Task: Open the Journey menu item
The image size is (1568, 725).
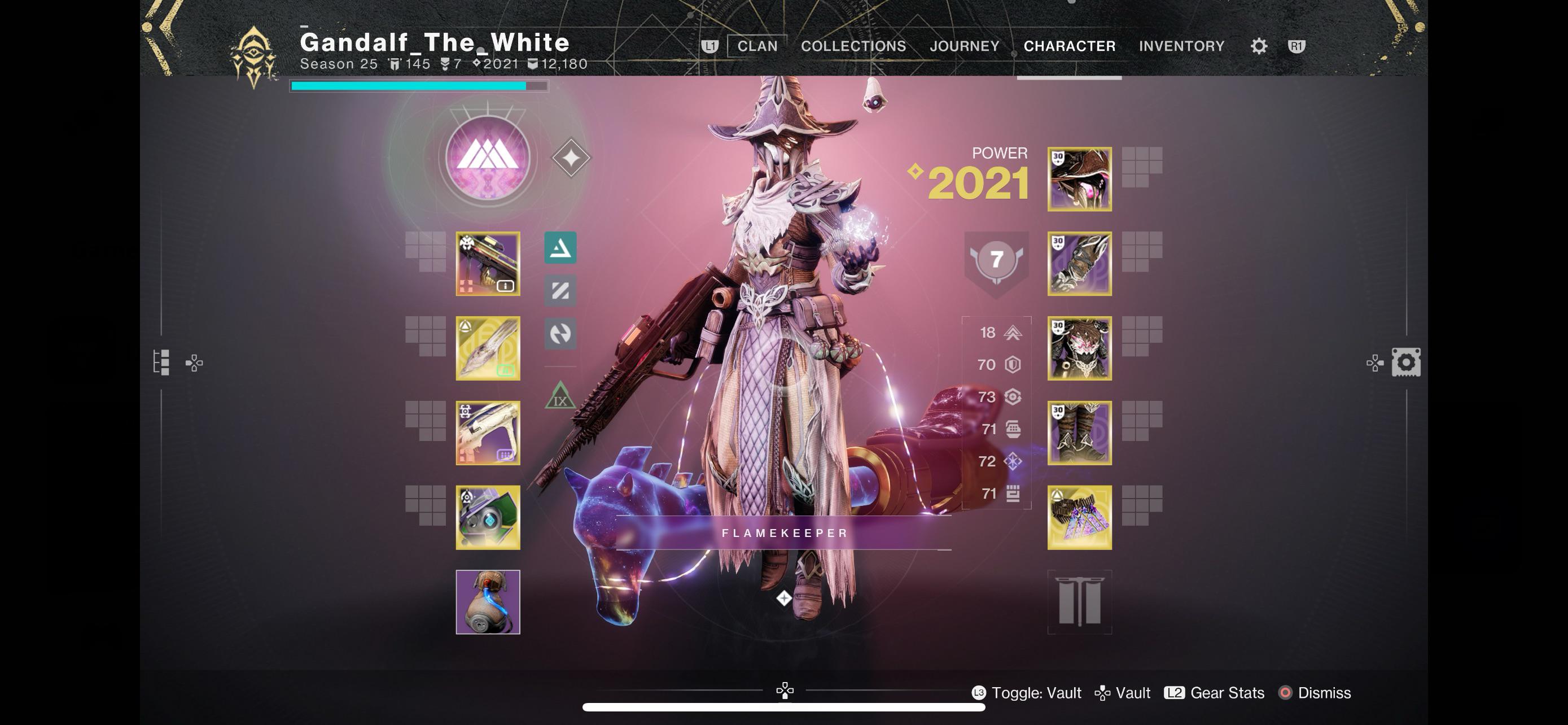Action: (965, 46)
